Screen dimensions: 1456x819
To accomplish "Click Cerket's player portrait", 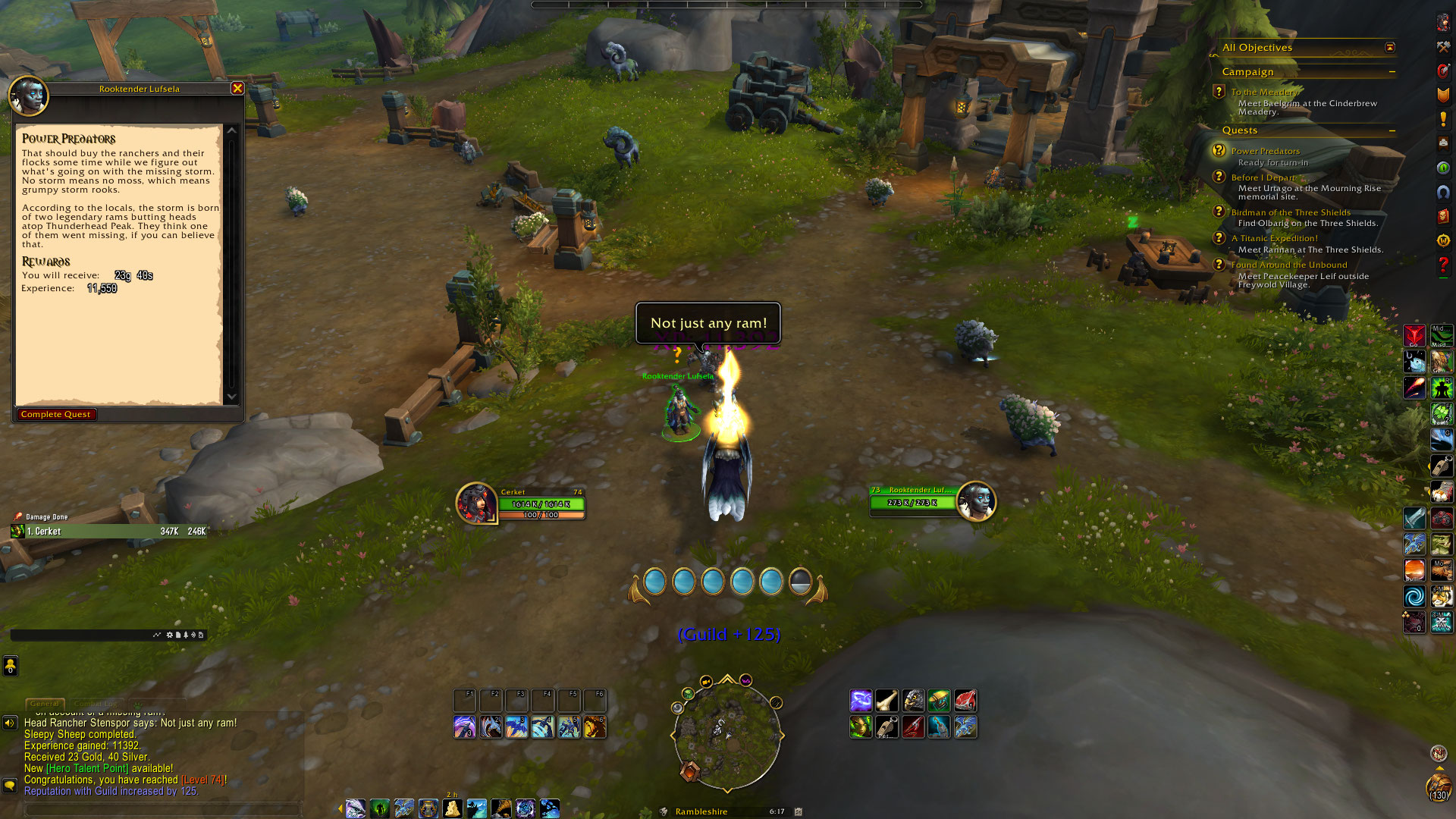I will [x=476, y=502].
